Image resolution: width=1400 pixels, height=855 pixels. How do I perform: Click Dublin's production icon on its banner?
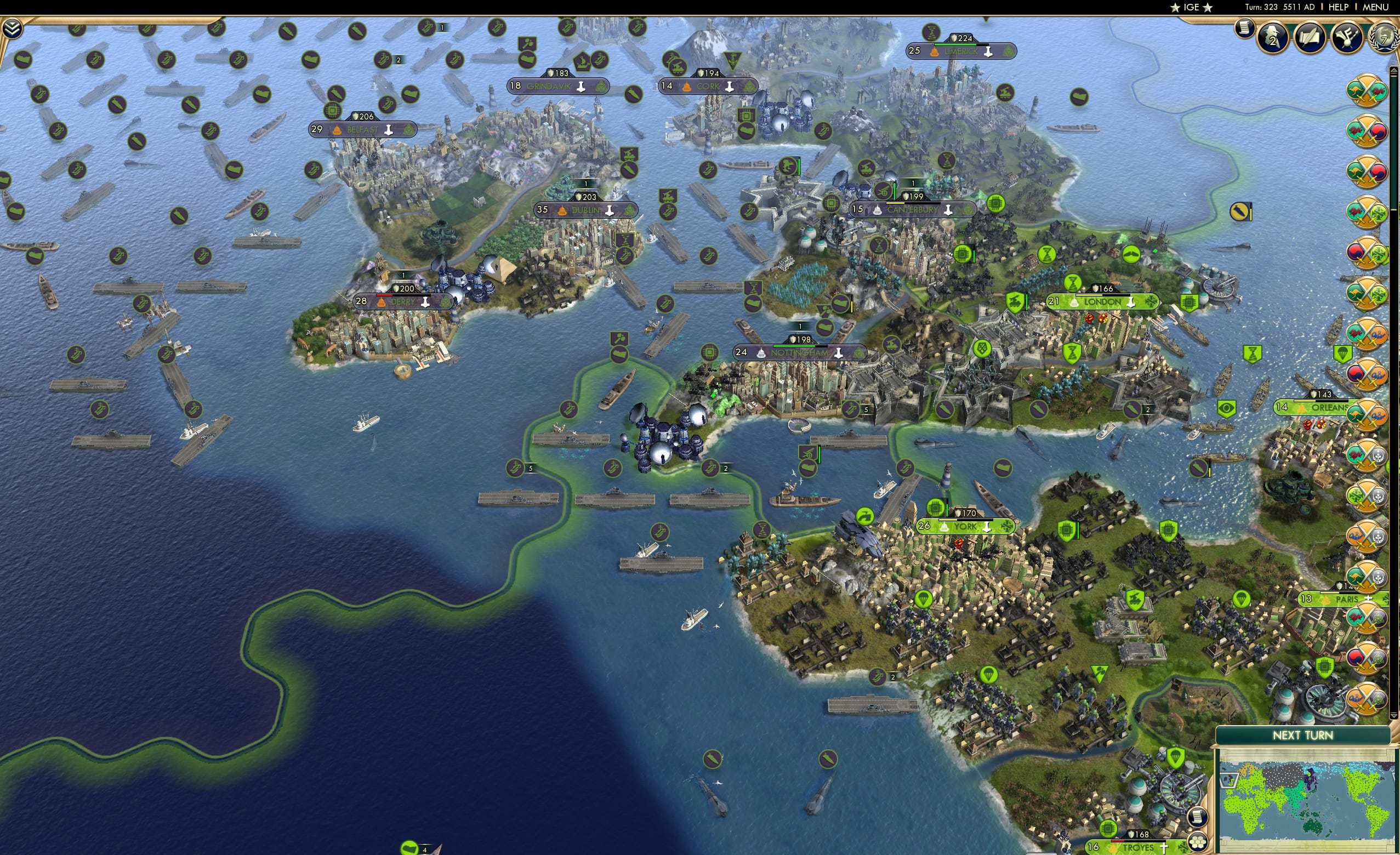point(610,210)
